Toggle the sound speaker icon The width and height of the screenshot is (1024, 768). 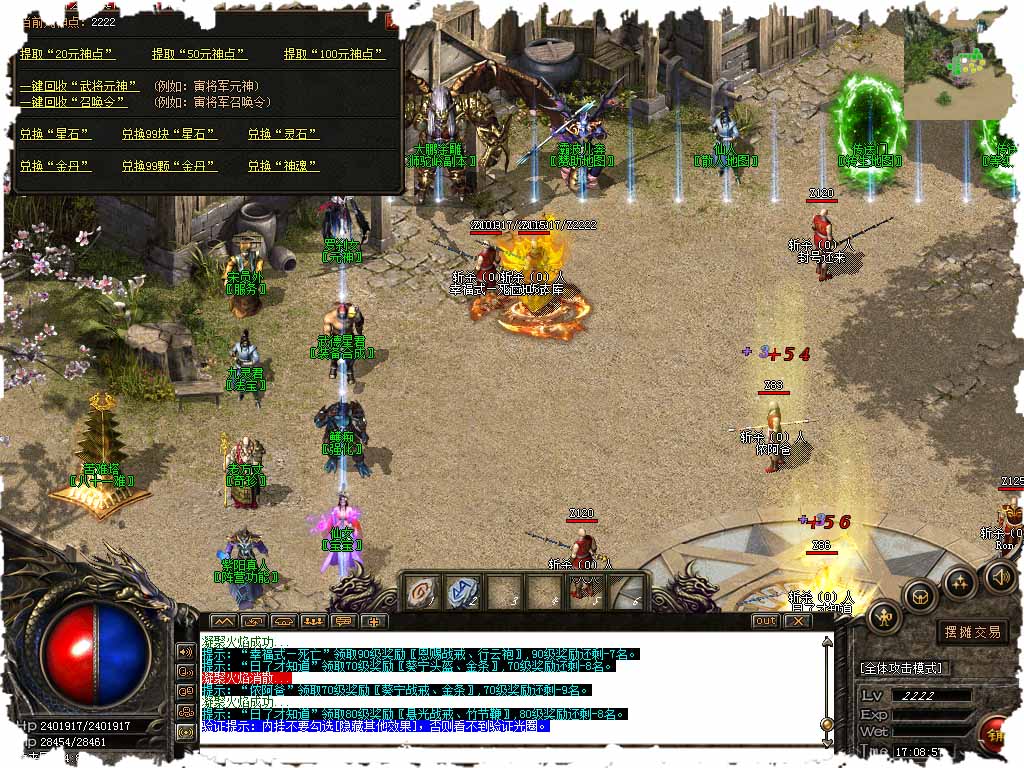(x=999, y=576)
